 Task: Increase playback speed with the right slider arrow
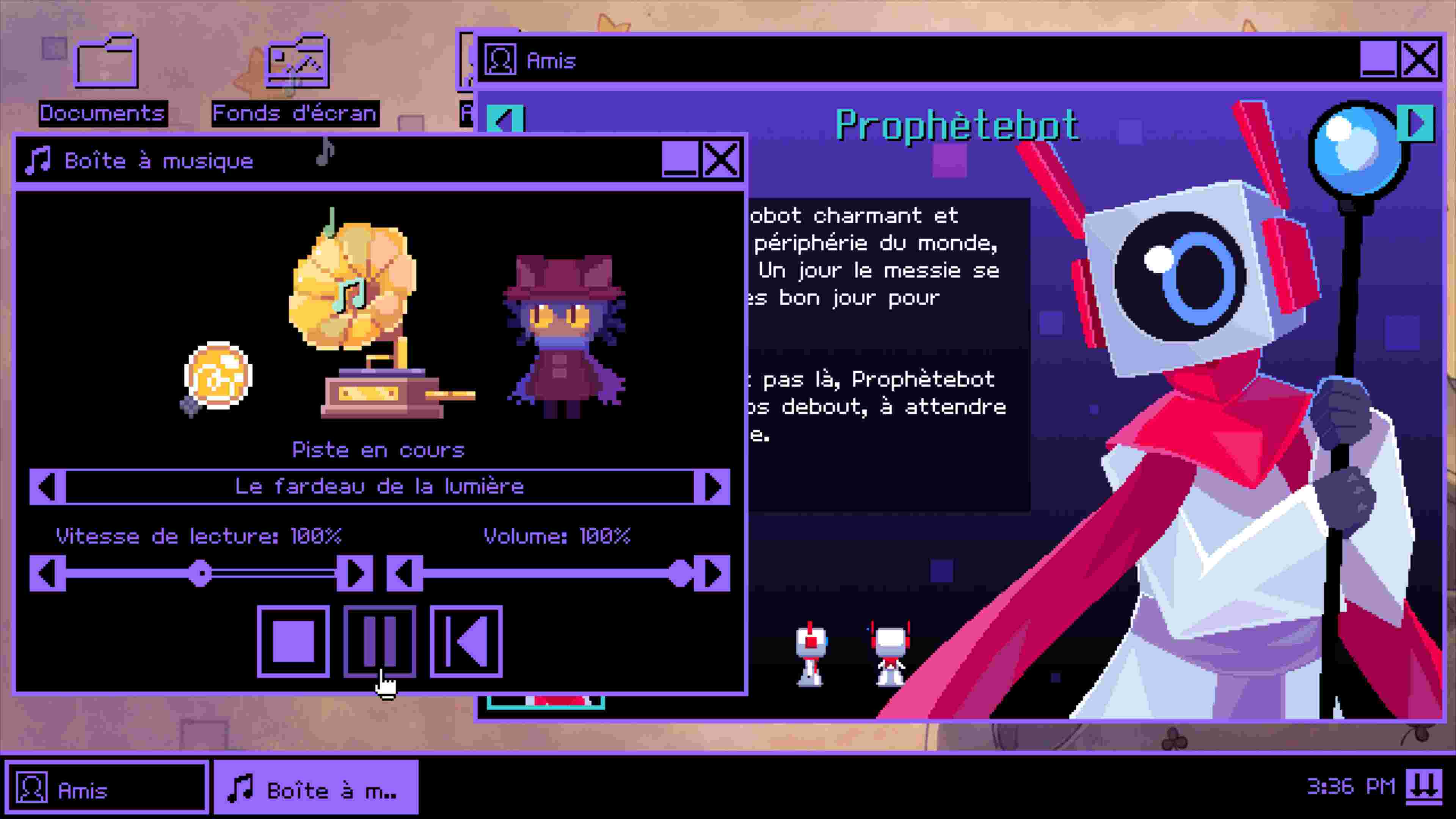tap(355, 573)
